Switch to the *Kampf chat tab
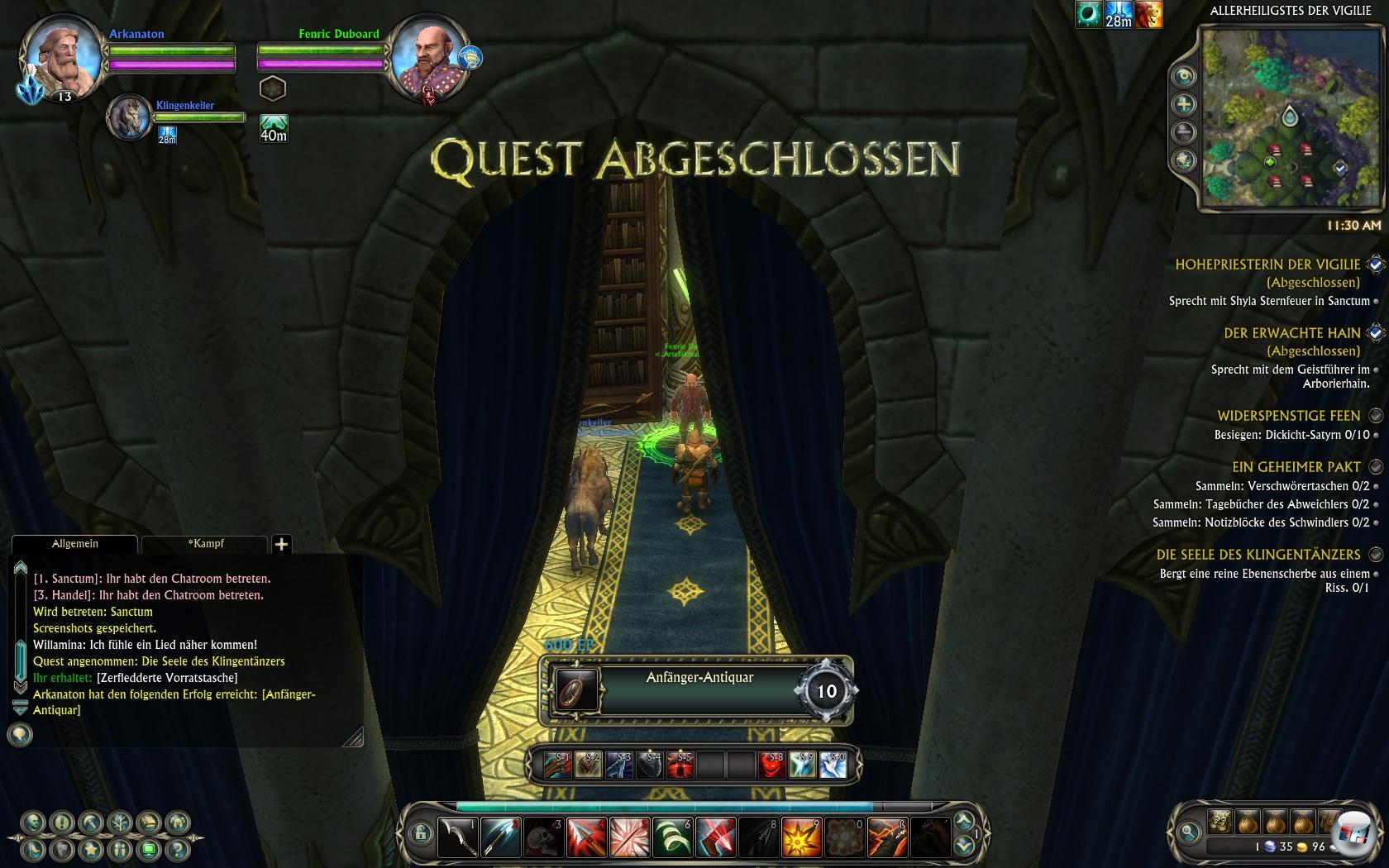This screenshot has width=1389, height=868. (x=206, y=544)
